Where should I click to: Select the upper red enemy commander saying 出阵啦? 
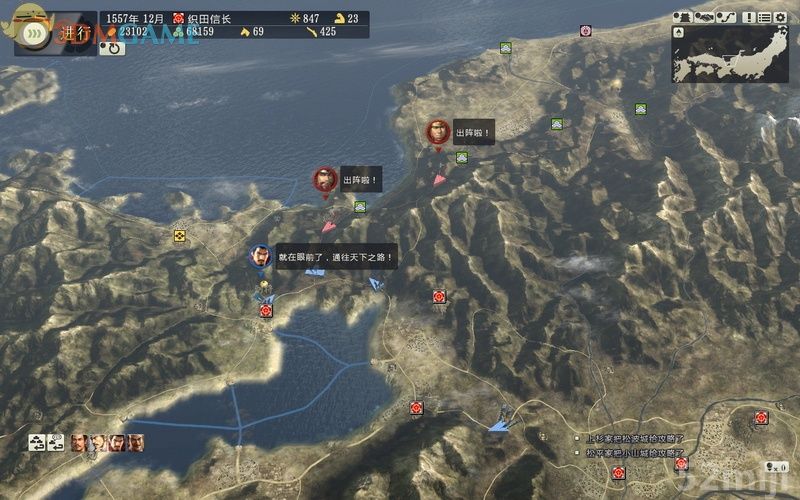(x=437, y=132)
